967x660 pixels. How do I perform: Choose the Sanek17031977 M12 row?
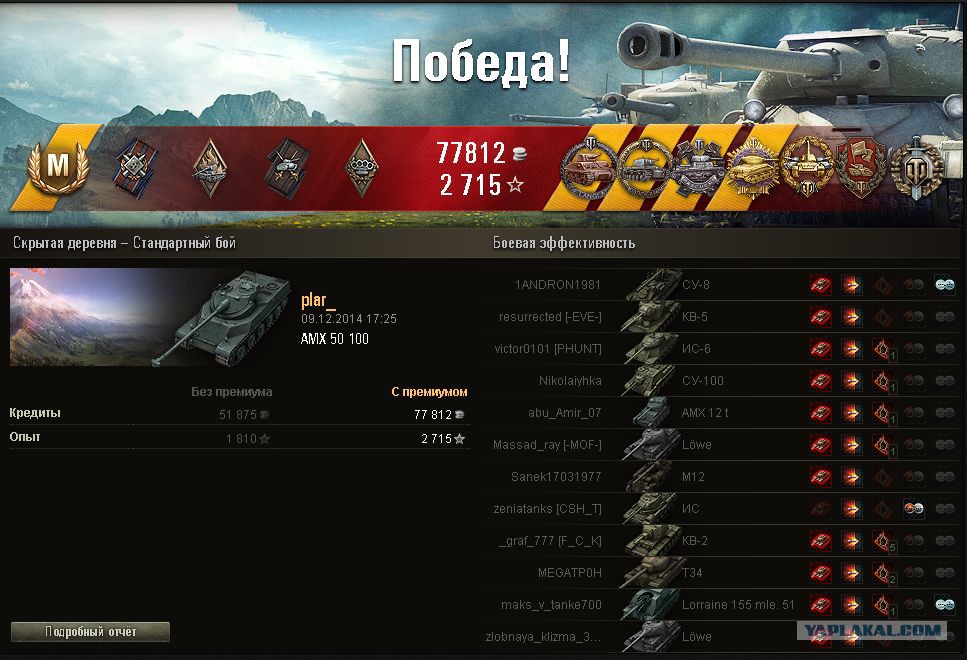(x=556, y=477)
